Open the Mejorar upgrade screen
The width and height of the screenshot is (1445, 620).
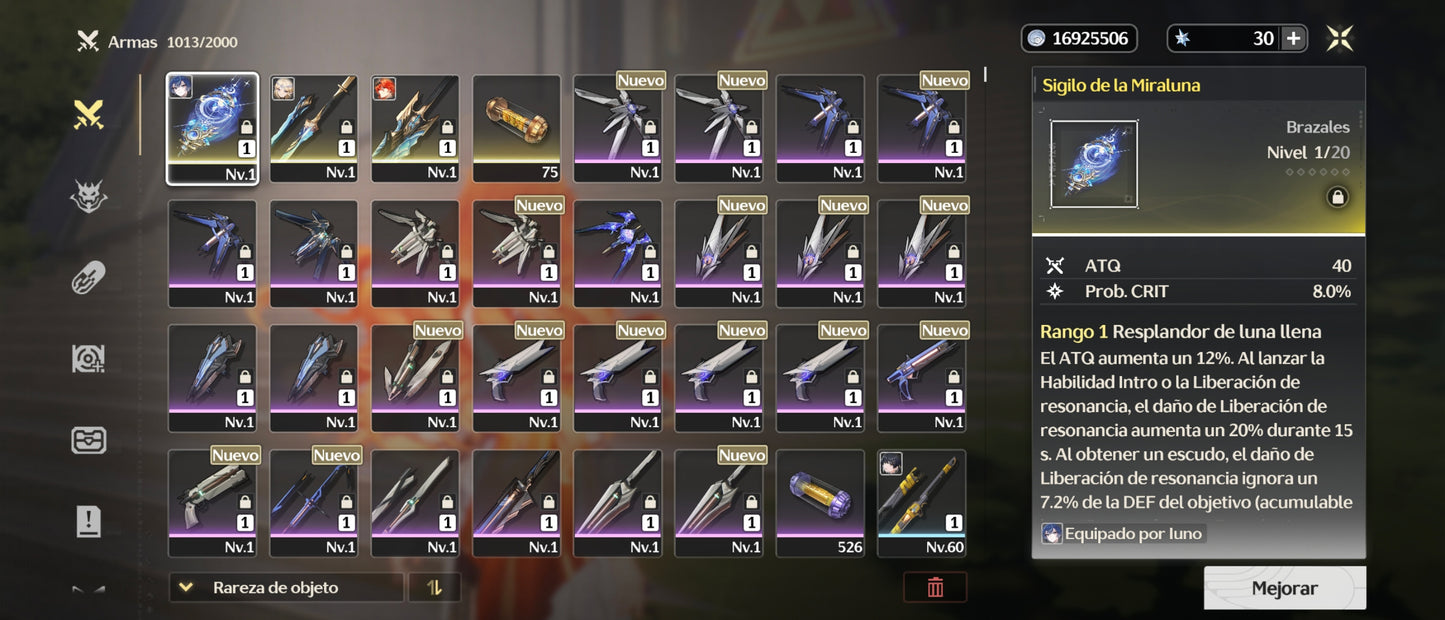pos(1284,588)
